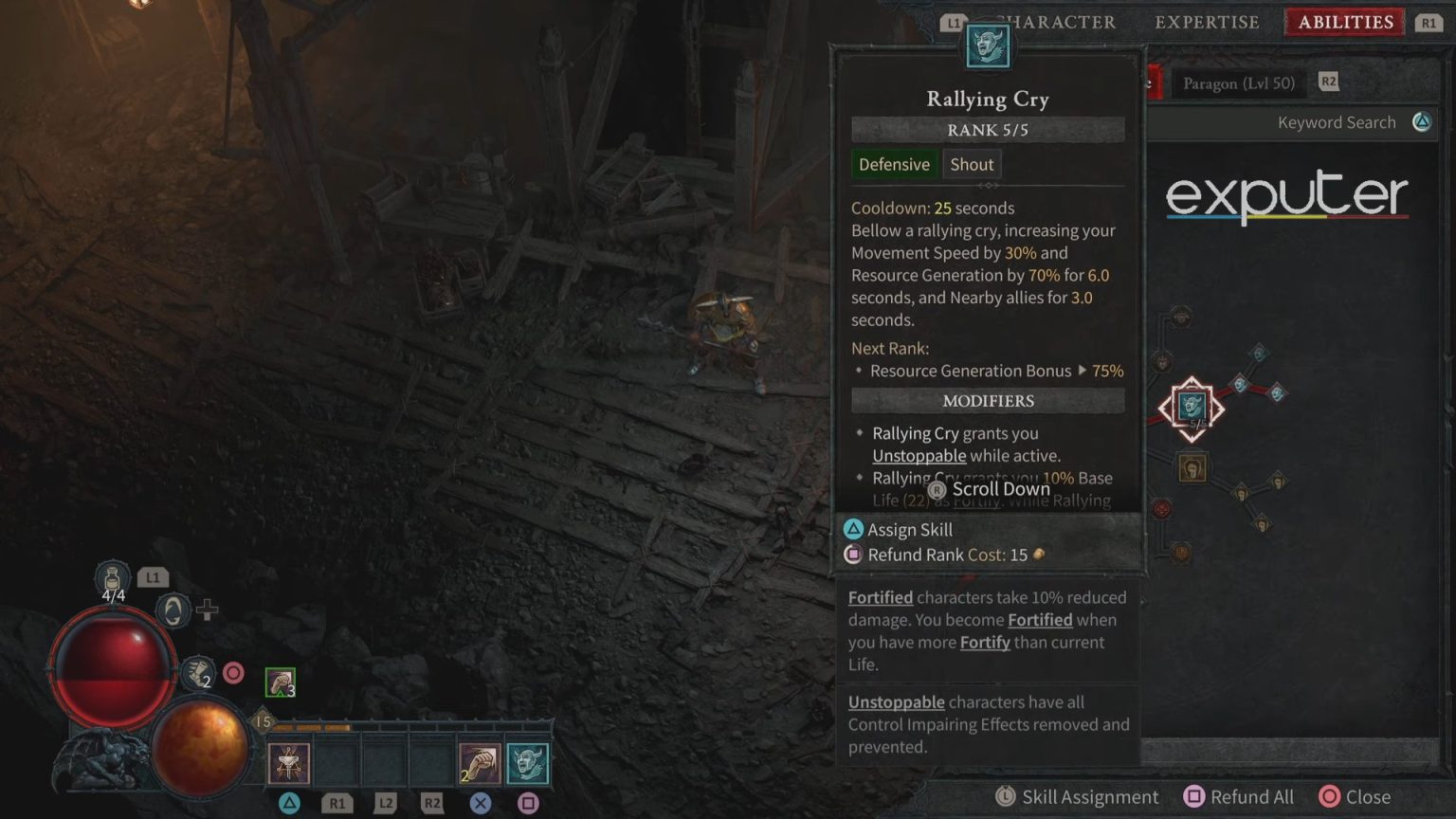Click the Fortified keyword link
The image size is (1456, 819).
click(880, 597)
